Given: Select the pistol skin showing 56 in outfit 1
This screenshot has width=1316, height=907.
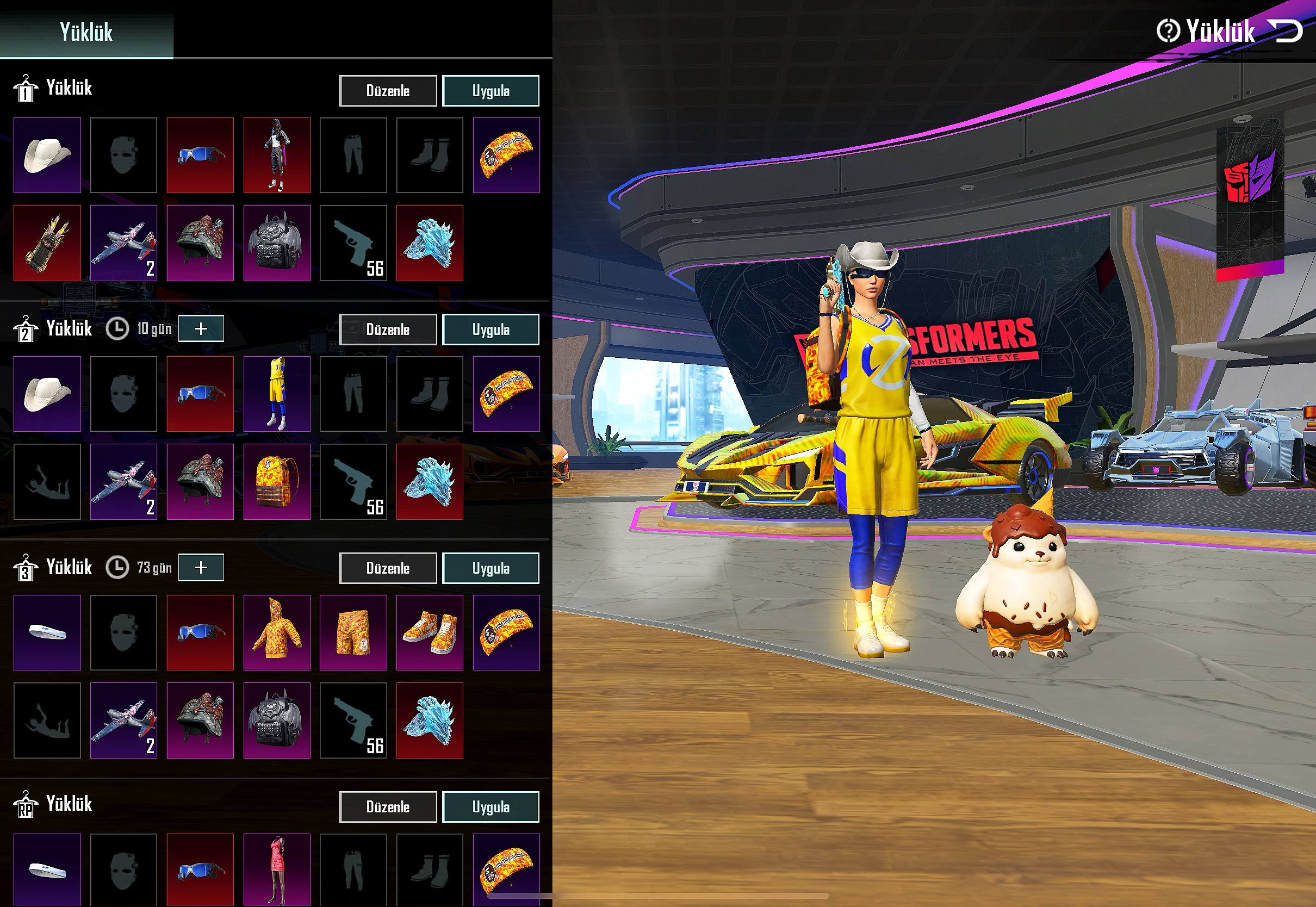Looking at the screenshot, I should pos(353,243).
